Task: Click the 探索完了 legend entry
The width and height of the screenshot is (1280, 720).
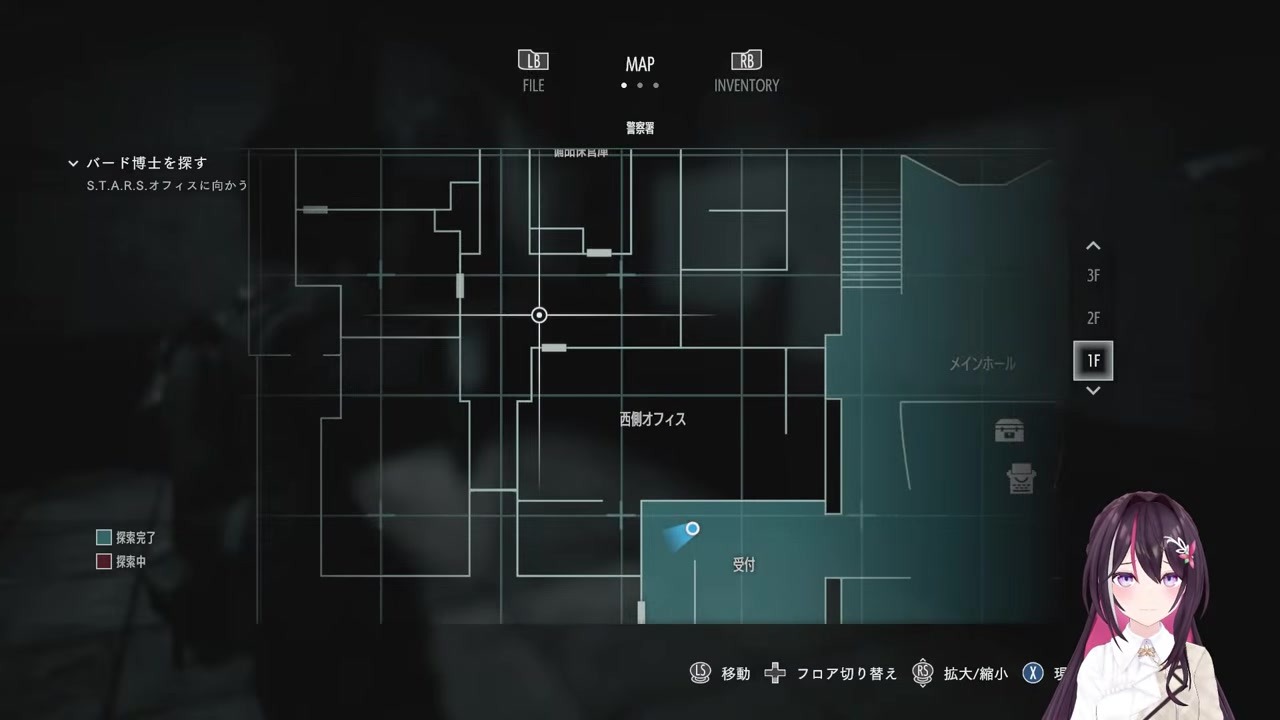Action: (x=126, y=538)
